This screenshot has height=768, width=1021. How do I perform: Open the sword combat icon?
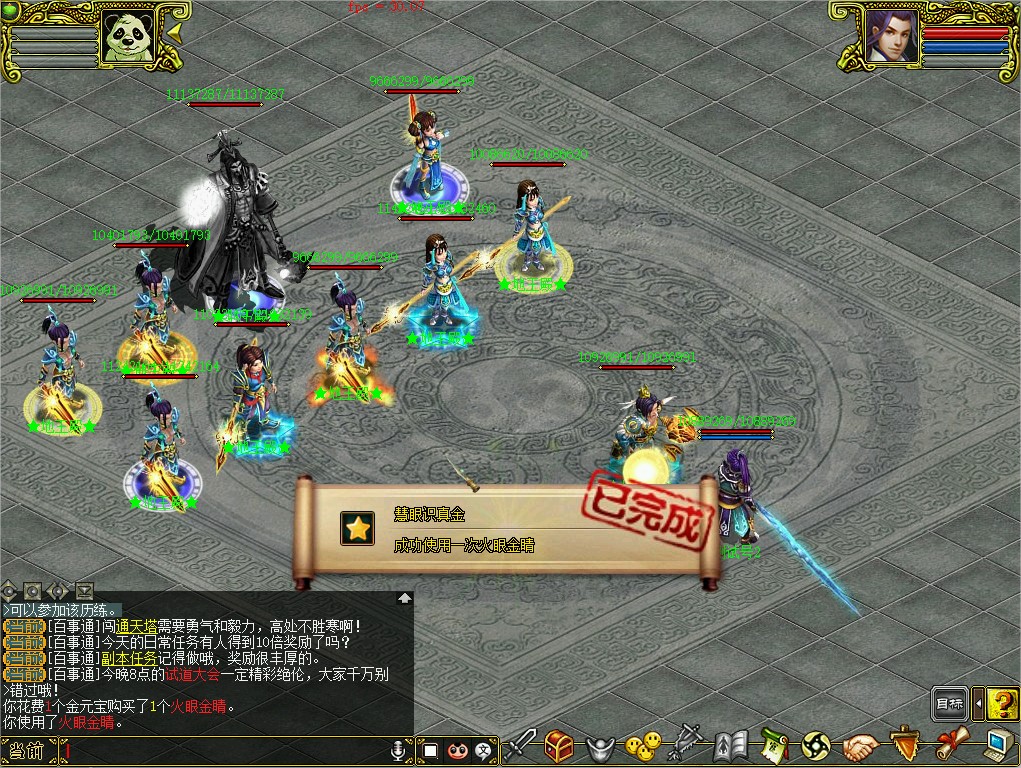520,745
